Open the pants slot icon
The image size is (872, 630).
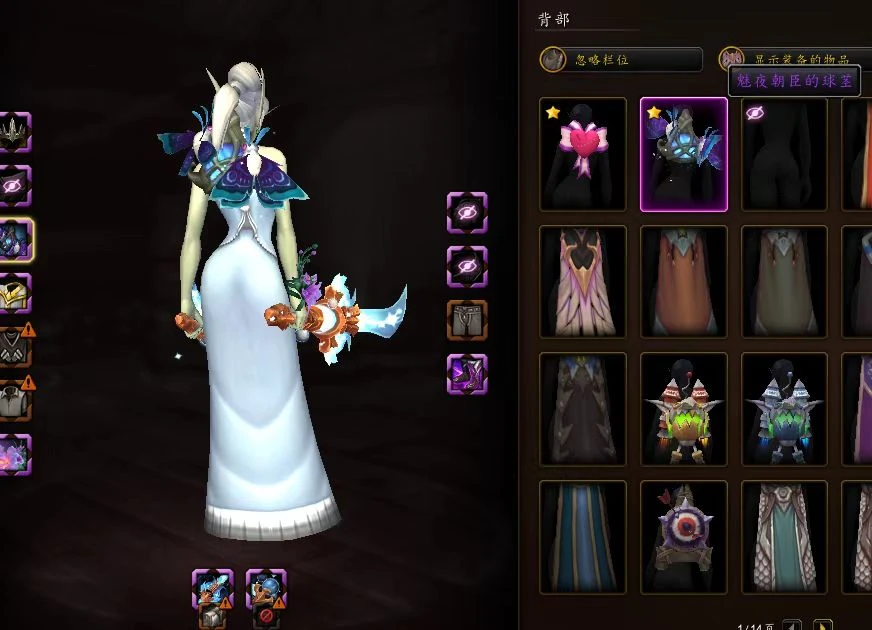click(467, 319)
